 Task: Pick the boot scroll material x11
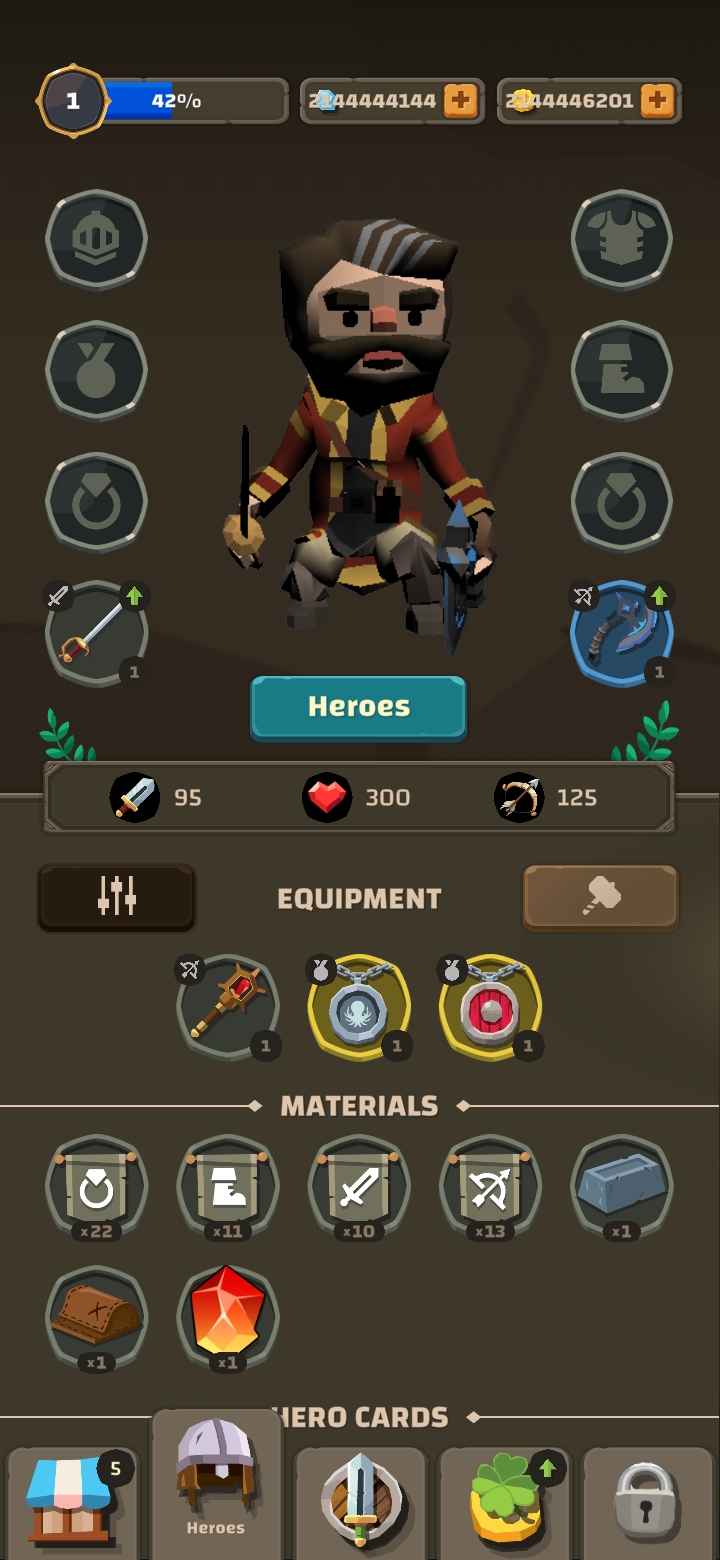click(x=227, y=1187)
